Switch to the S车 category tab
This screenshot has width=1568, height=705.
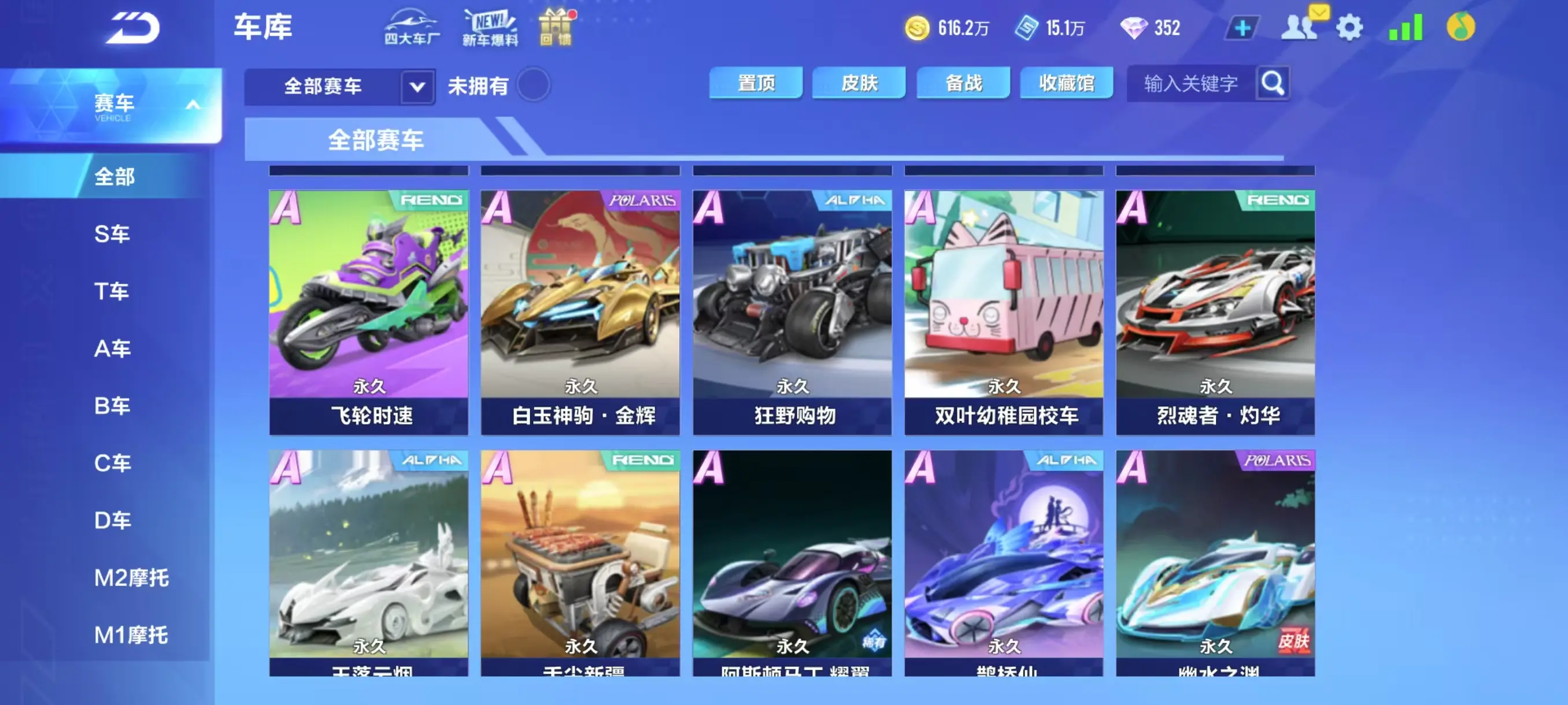(x=113, y=233)
